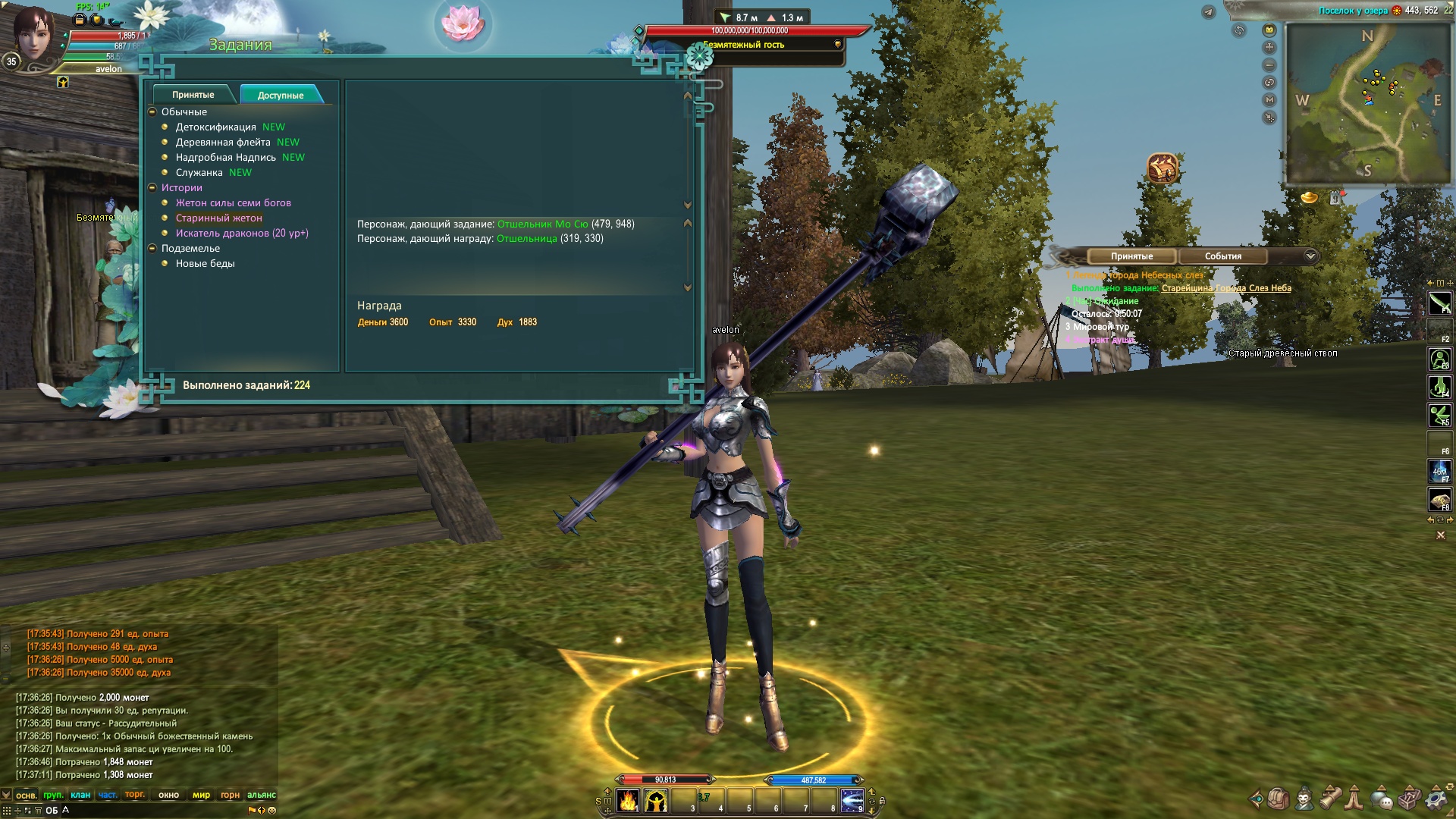Switch to the Принятые quest tab
Screen dimensions: 1456x819
(x=193, y=95)
